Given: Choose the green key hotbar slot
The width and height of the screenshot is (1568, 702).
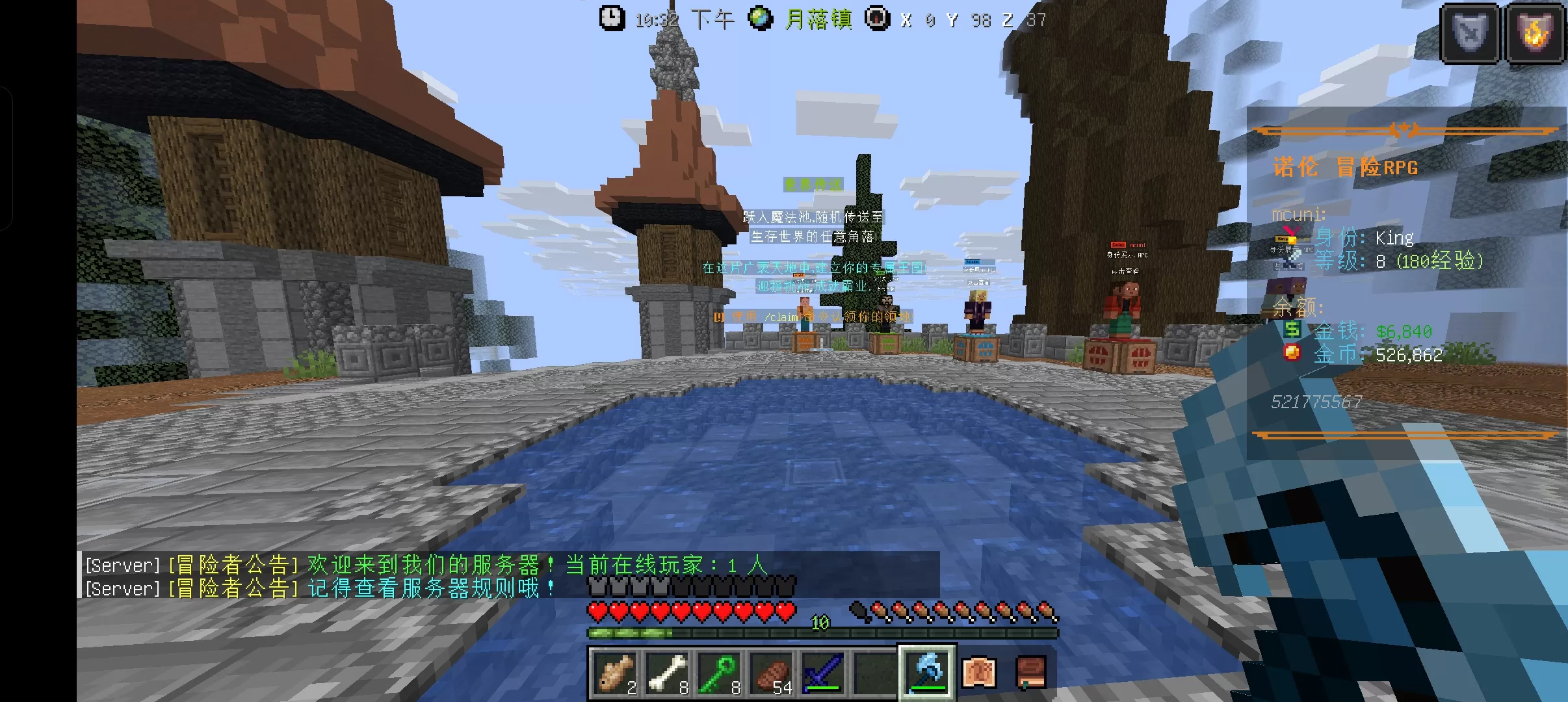Looking at the screenshot, I should coord(719,673).
